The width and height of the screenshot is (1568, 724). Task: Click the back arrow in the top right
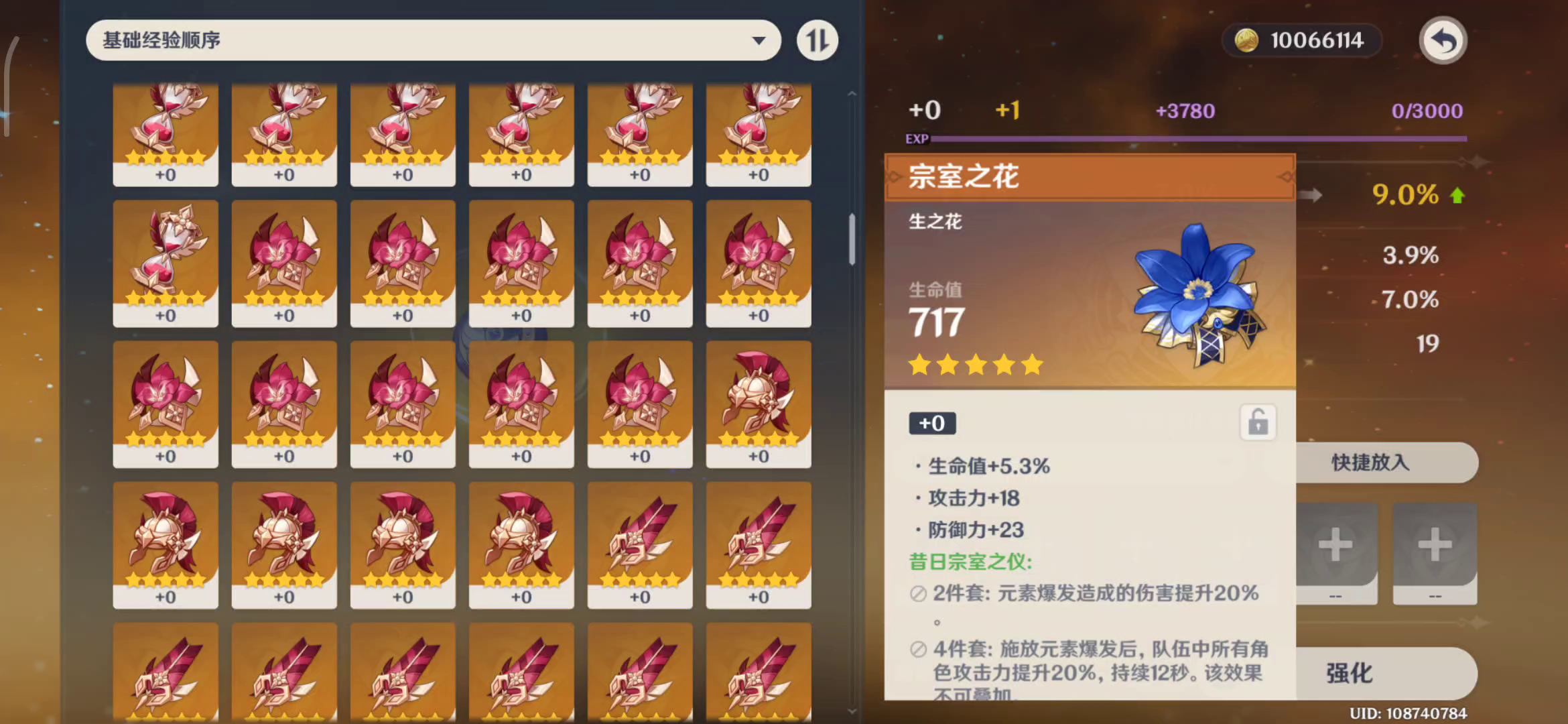1442,40
